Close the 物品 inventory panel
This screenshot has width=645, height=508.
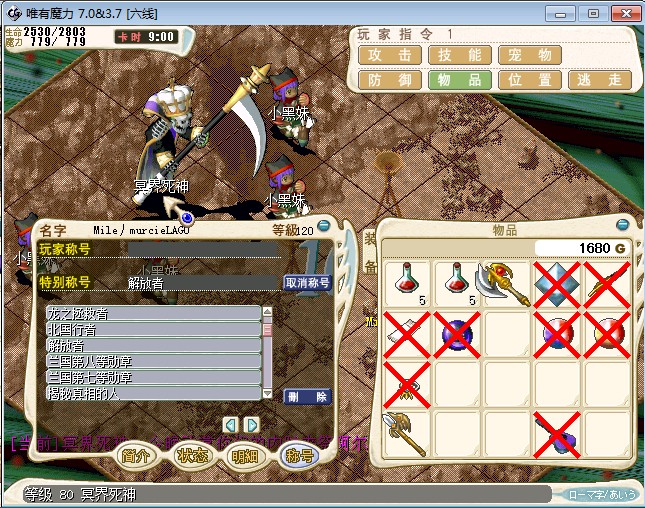(622, 226)
